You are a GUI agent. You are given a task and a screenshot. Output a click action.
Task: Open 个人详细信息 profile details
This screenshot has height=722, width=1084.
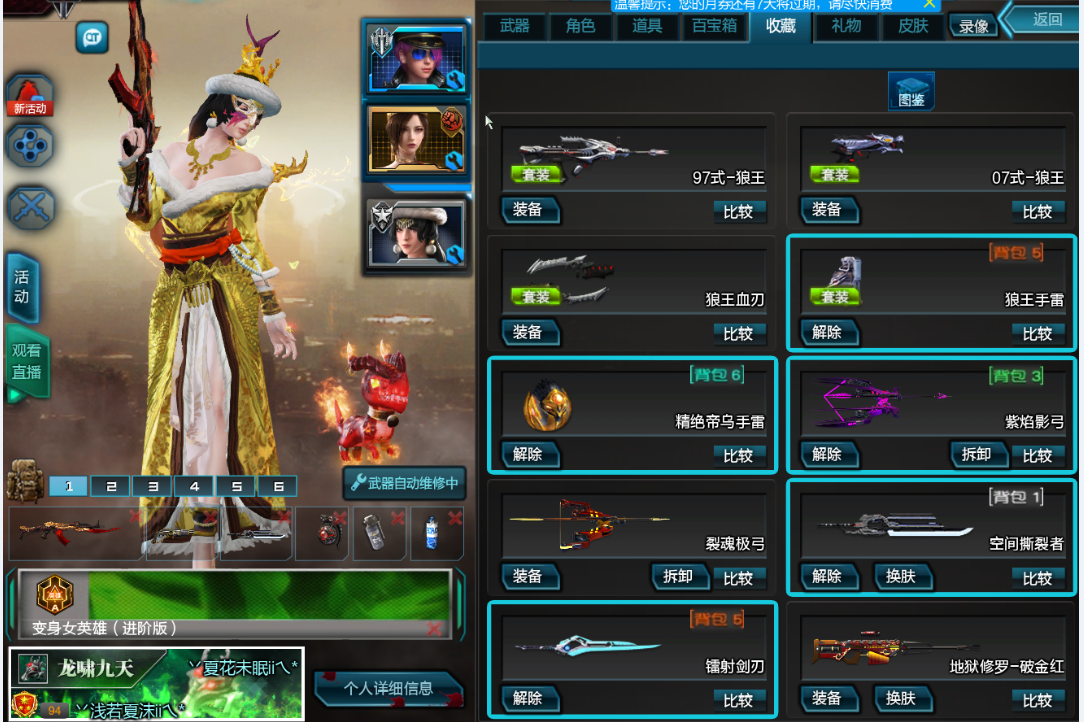[388, 688]
